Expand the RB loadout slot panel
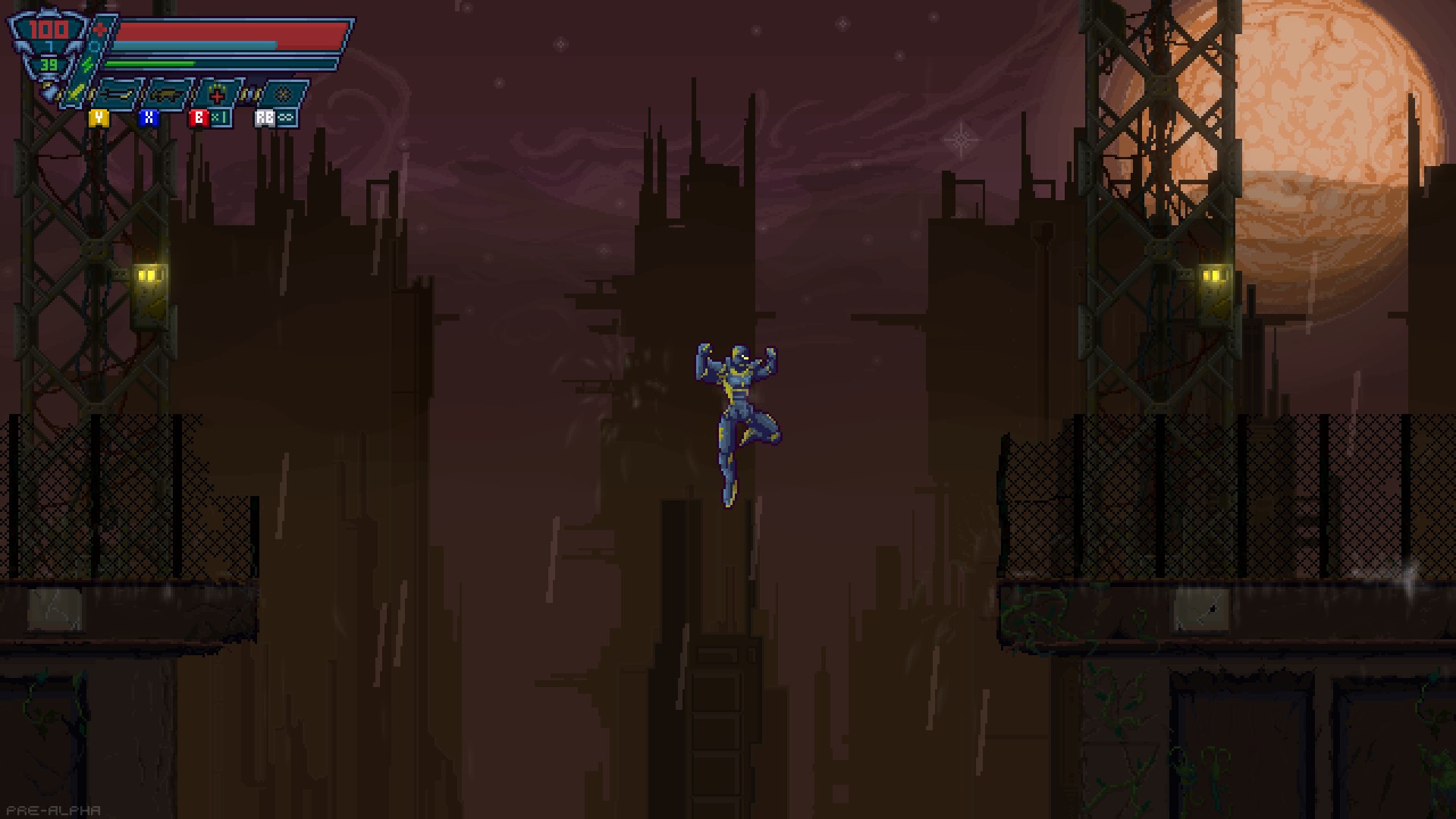This screenshot has width=1456, height=819. [x=264, y=118]
